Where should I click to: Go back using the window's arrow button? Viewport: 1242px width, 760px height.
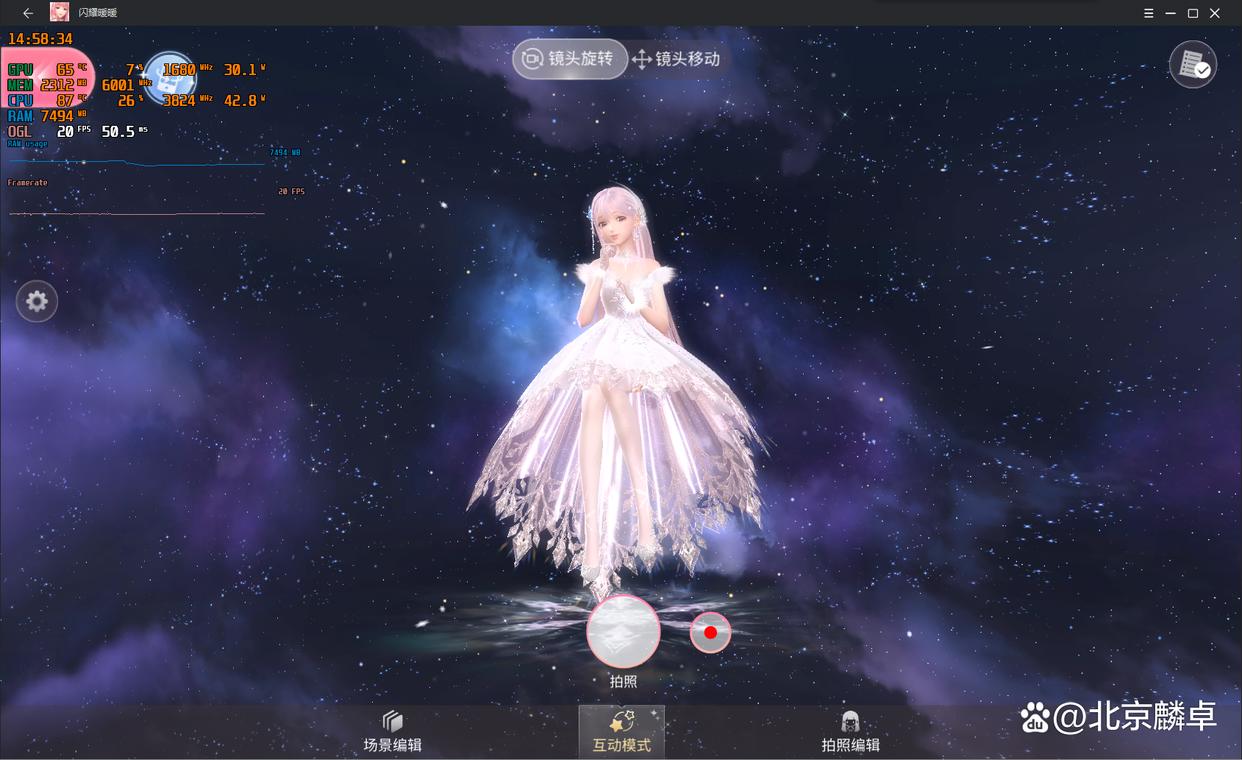pos(28,13)
